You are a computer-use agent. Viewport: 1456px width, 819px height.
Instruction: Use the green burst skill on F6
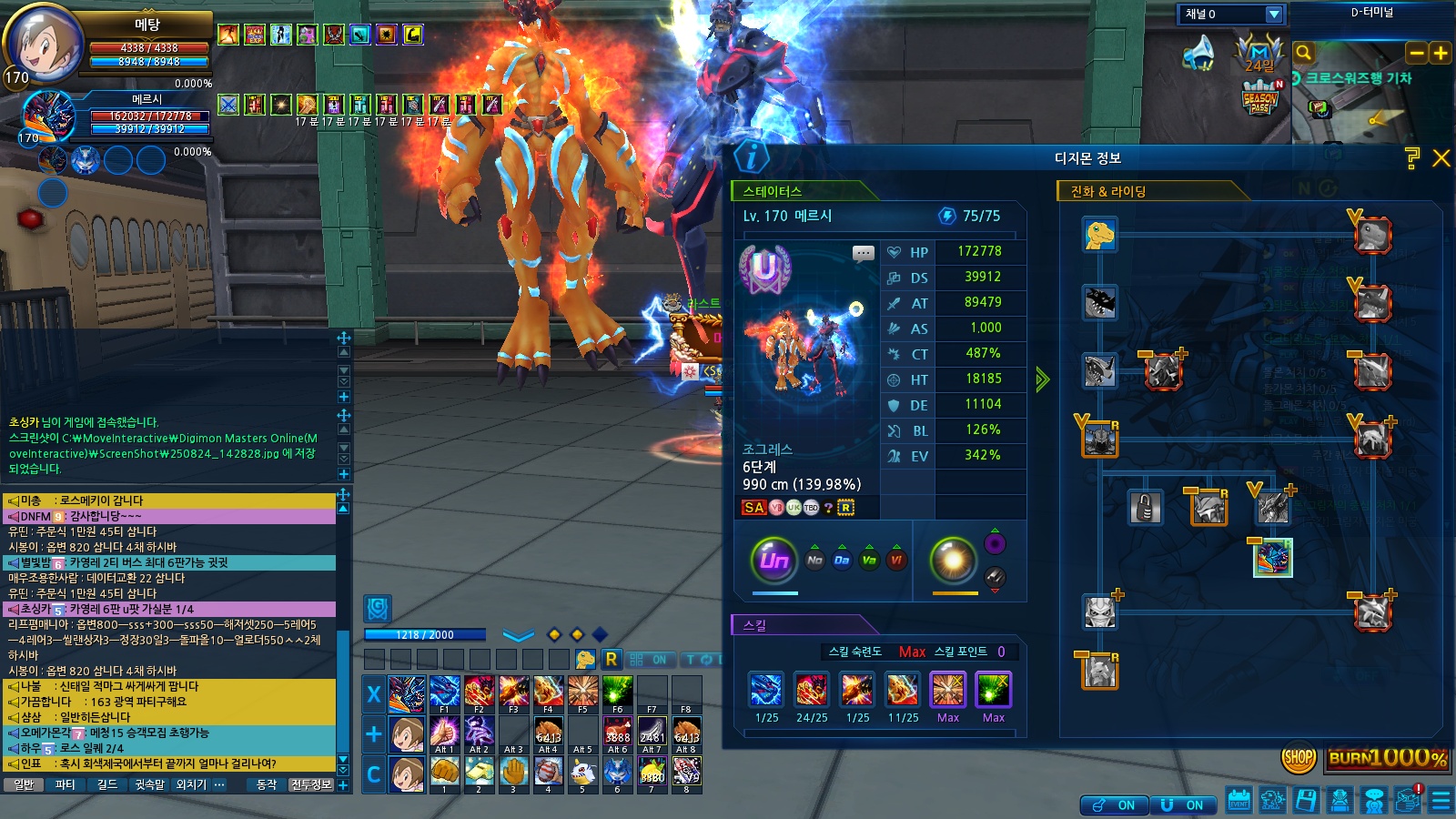617,693
